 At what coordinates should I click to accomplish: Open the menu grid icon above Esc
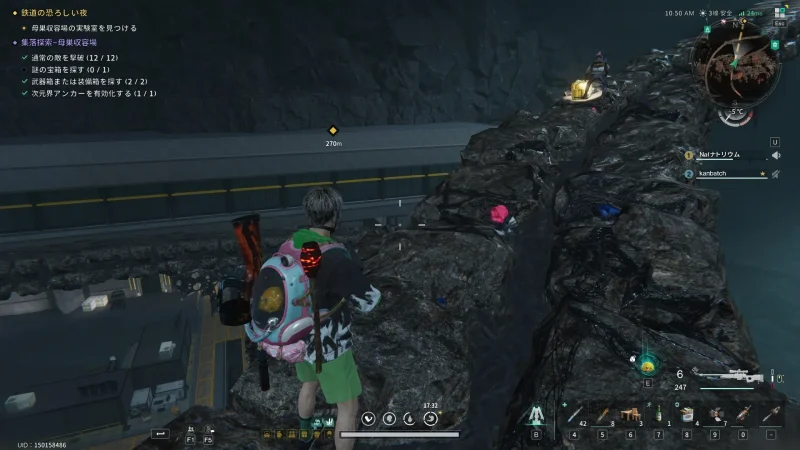click(x=780, y=13)
